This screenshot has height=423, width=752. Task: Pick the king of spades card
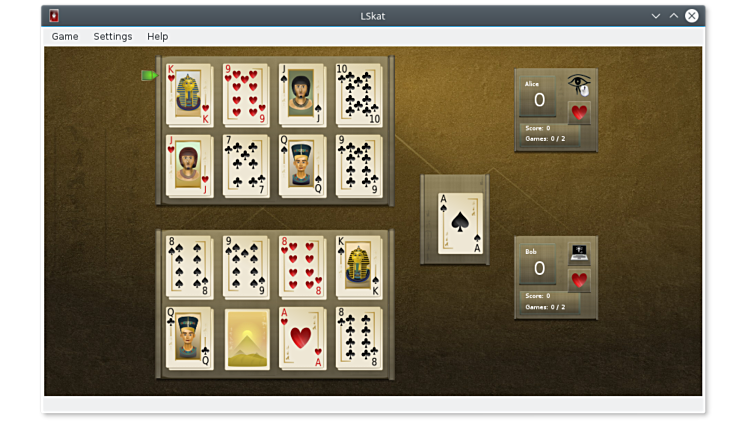tap(359, 267)
